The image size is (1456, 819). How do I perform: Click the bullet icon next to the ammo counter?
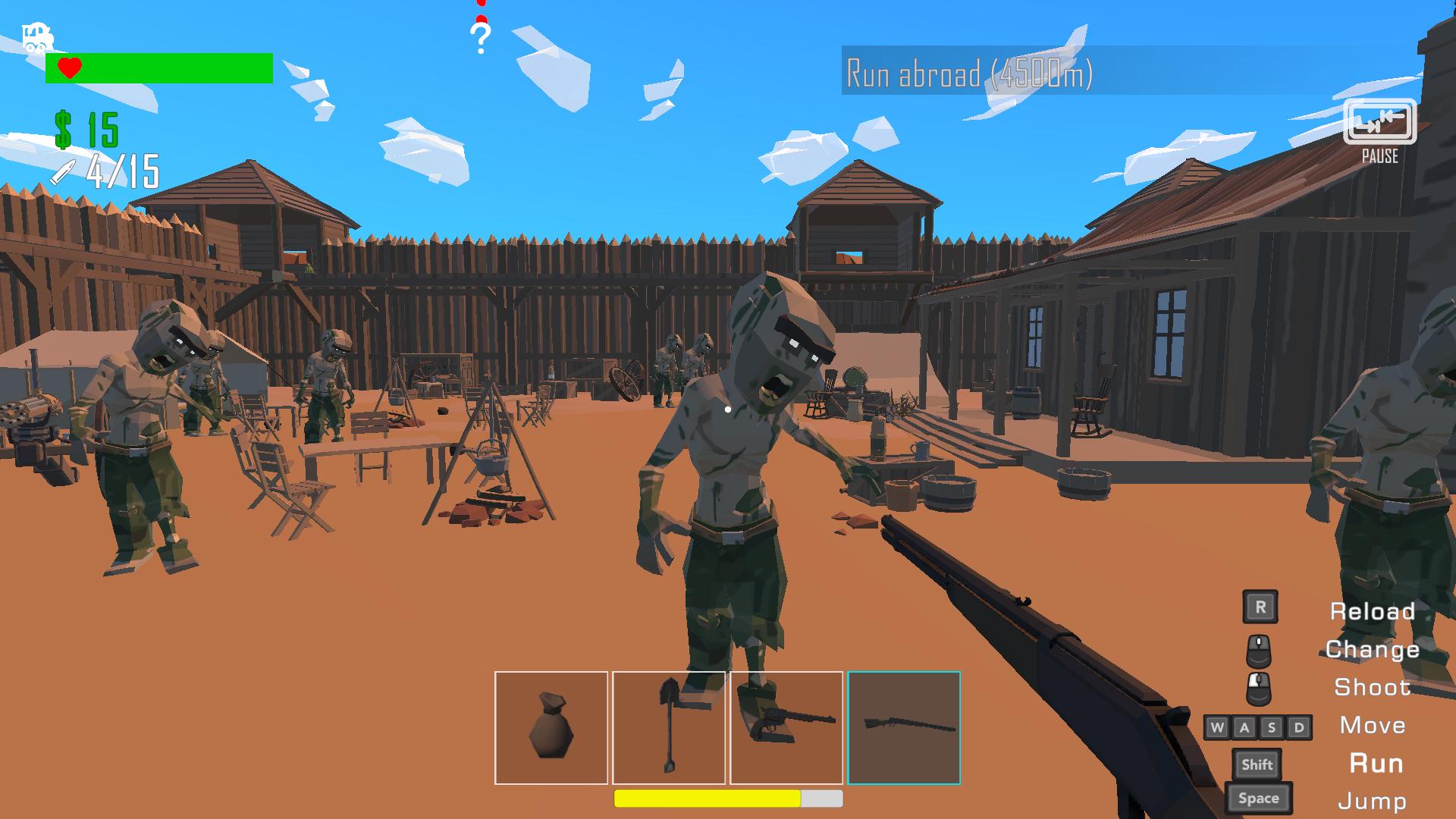click(x=64, y=173)
